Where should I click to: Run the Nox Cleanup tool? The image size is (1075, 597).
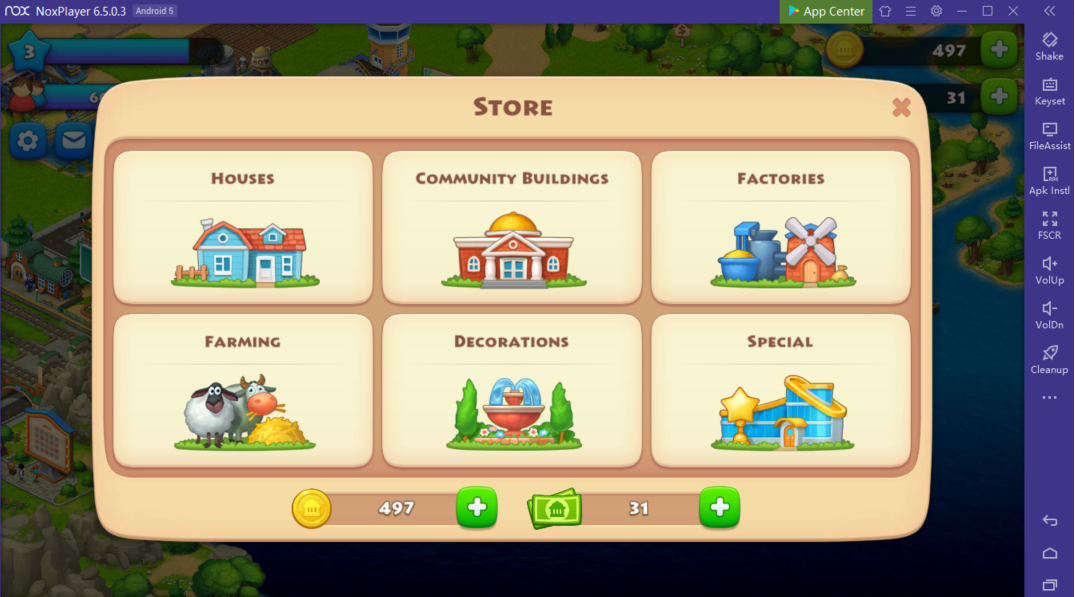[1049, 359]
